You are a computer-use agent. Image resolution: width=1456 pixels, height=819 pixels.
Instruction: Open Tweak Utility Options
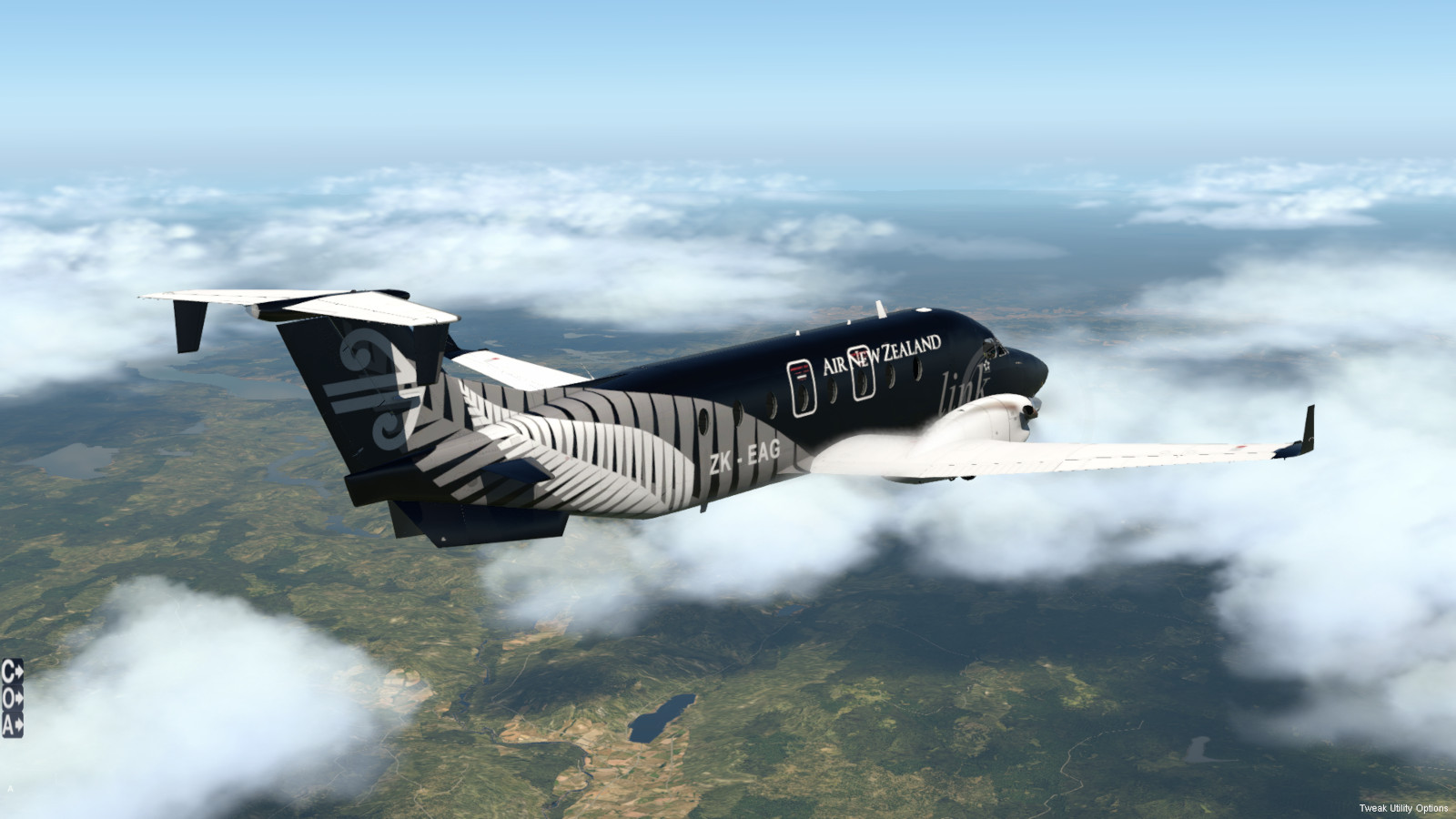tap(1403, 808)
